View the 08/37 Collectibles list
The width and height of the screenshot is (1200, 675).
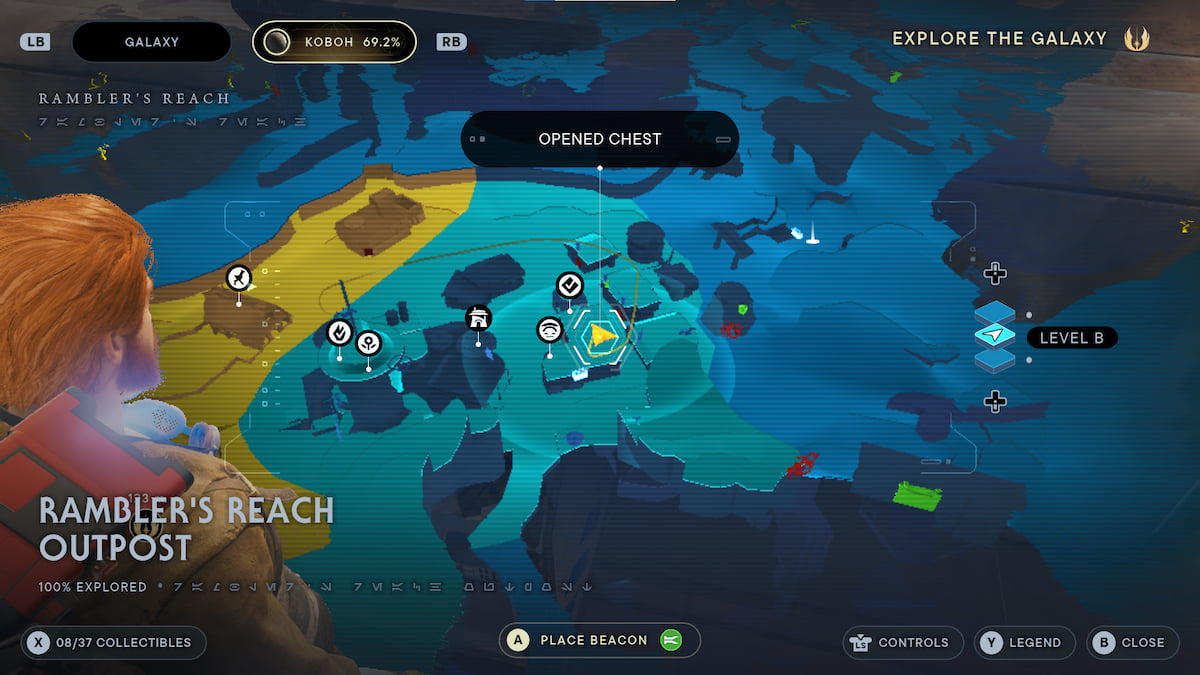(x=113, y=642)
